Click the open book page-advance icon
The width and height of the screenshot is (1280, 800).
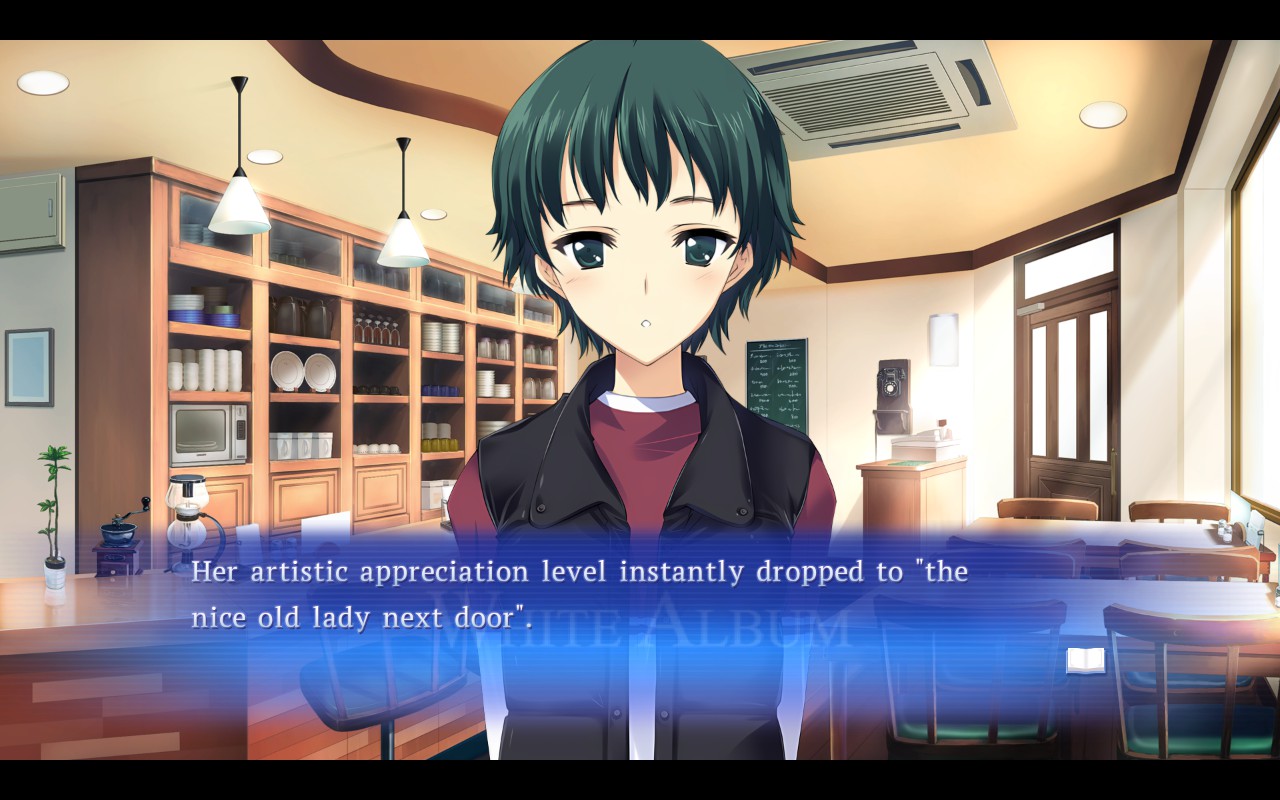click(1085, 660)
